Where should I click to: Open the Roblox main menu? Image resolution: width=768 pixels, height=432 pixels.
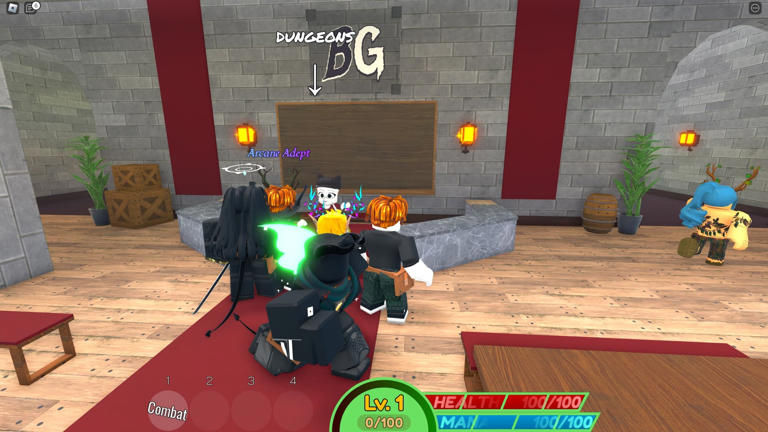(12, 8)
